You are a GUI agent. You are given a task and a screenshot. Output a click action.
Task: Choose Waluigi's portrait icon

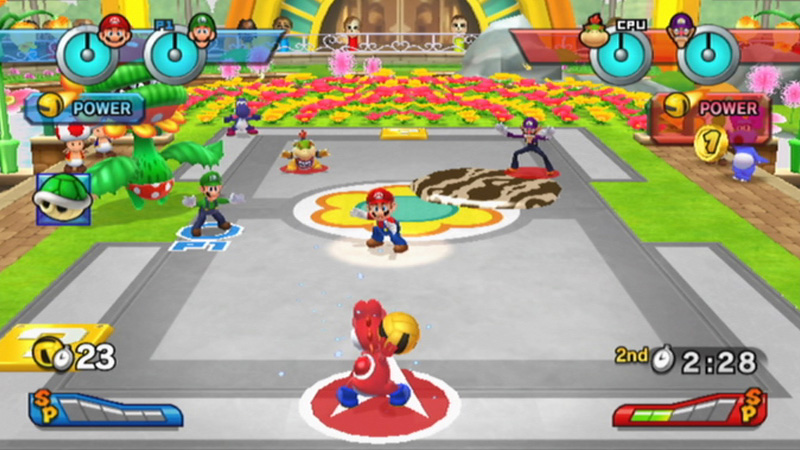[686, 31]
